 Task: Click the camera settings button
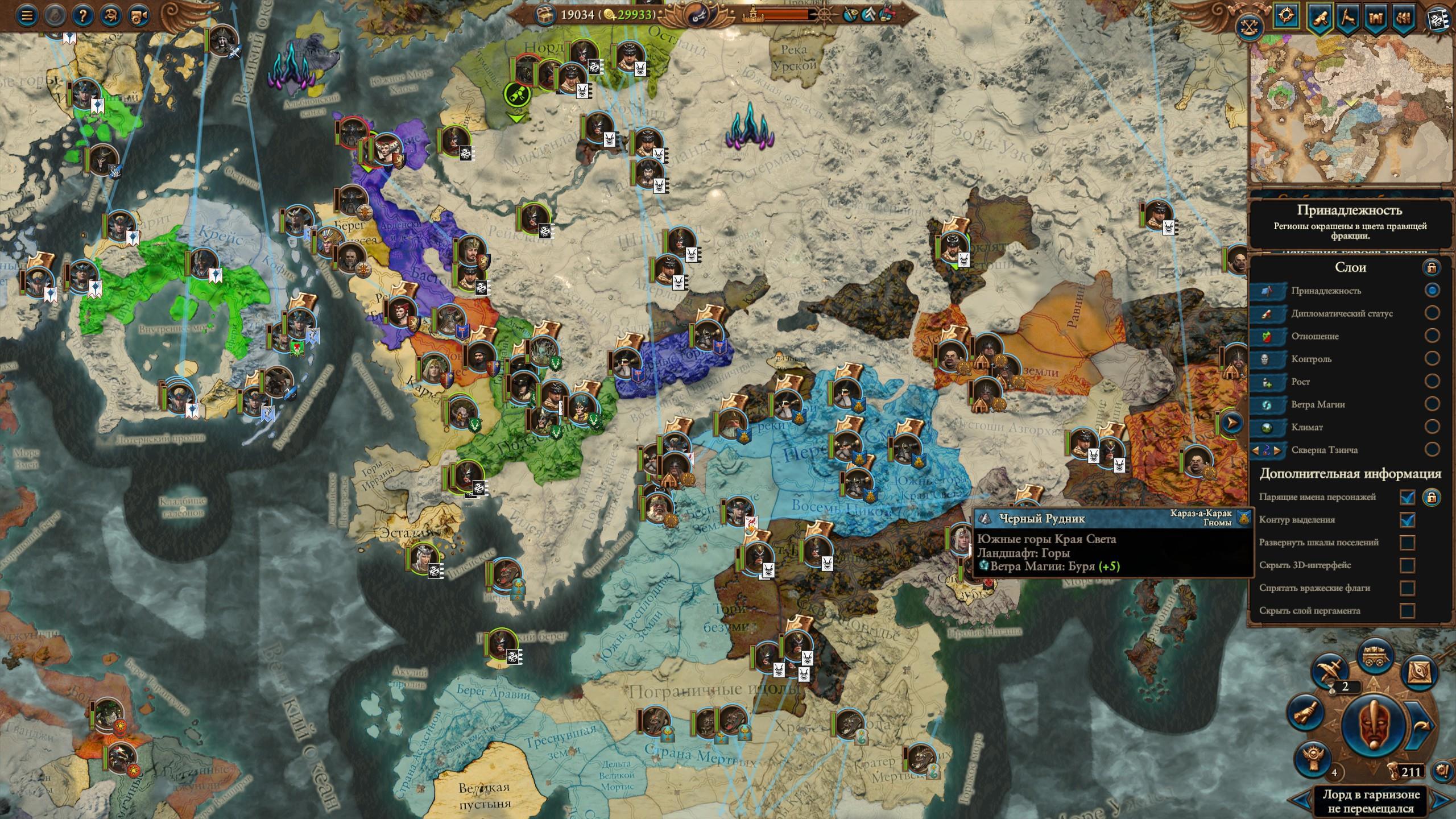[136, 15]
